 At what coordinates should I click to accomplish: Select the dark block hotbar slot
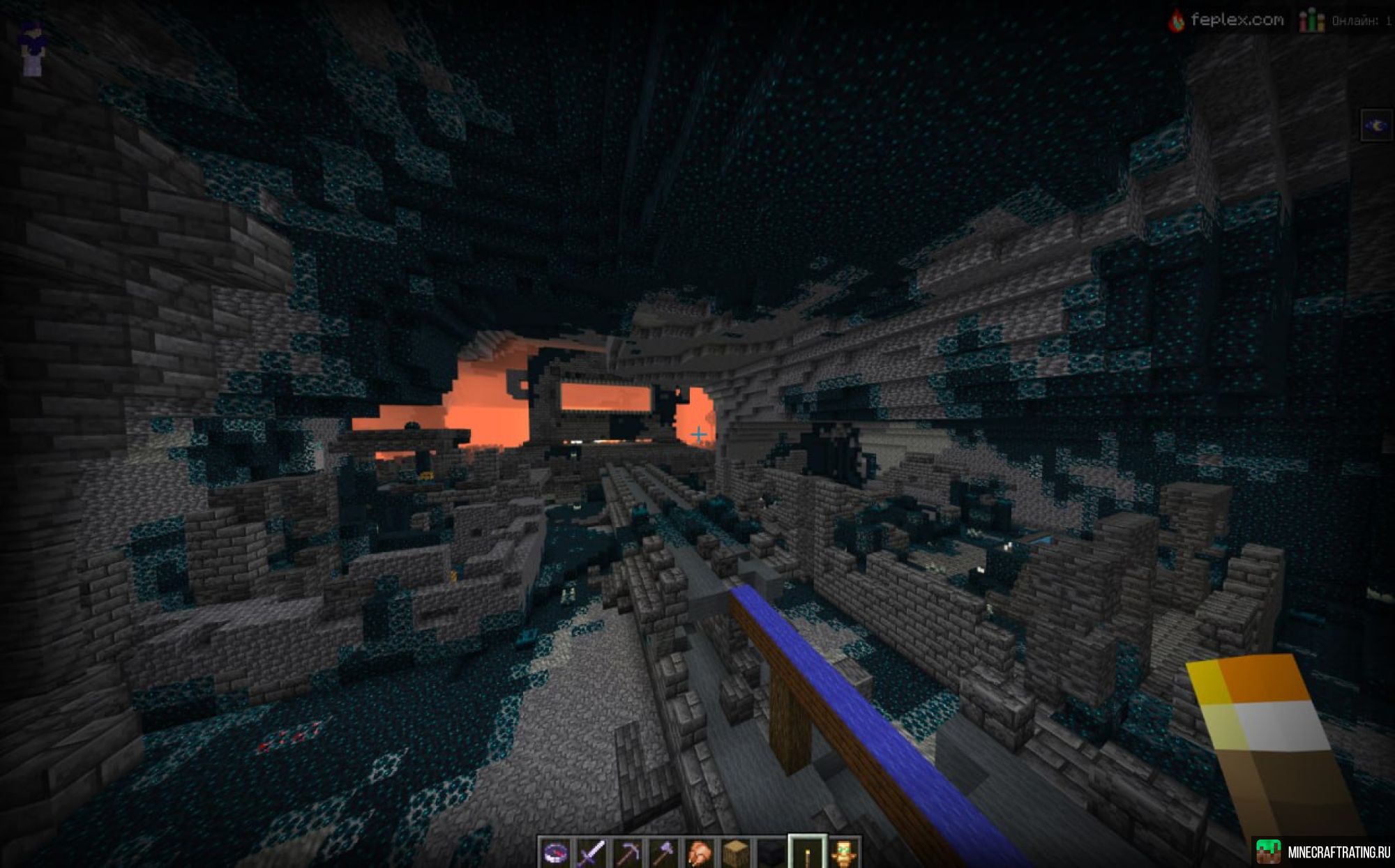click(x=771, y=852)
